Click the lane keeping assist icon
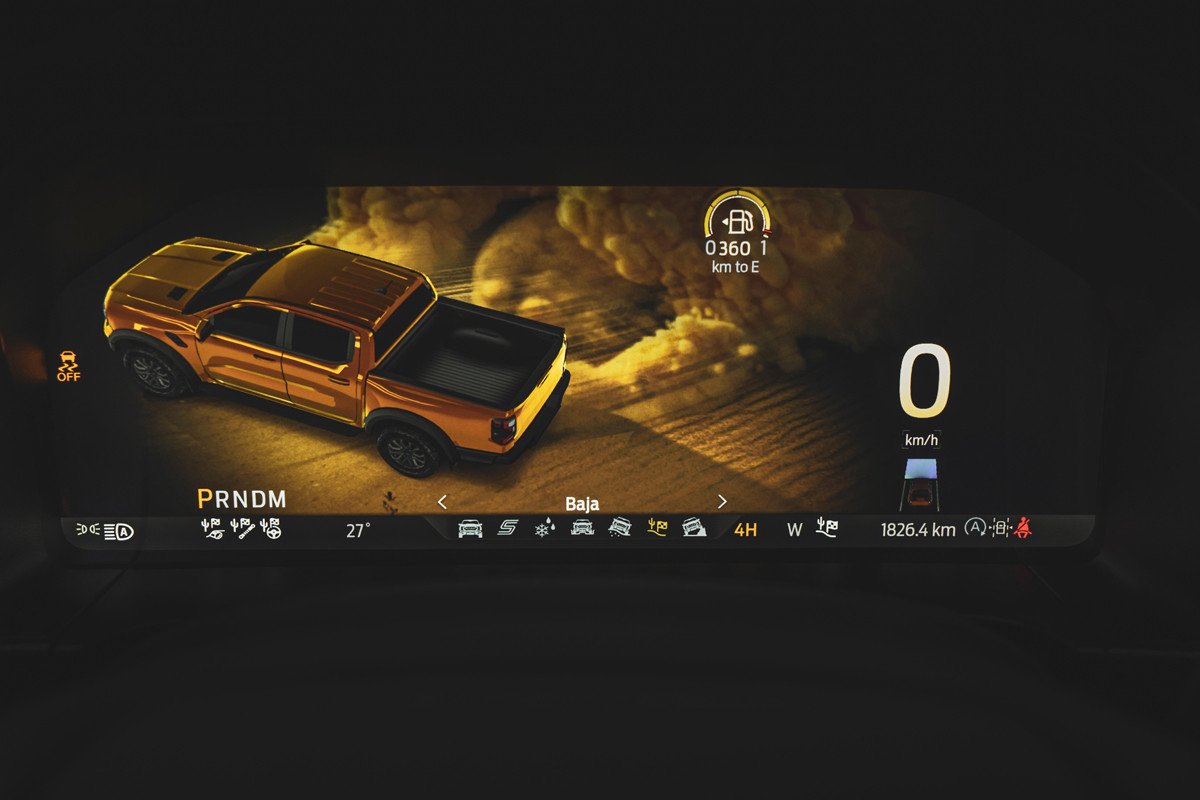This screenshot has height=800, width=1200. (1000, 528)
